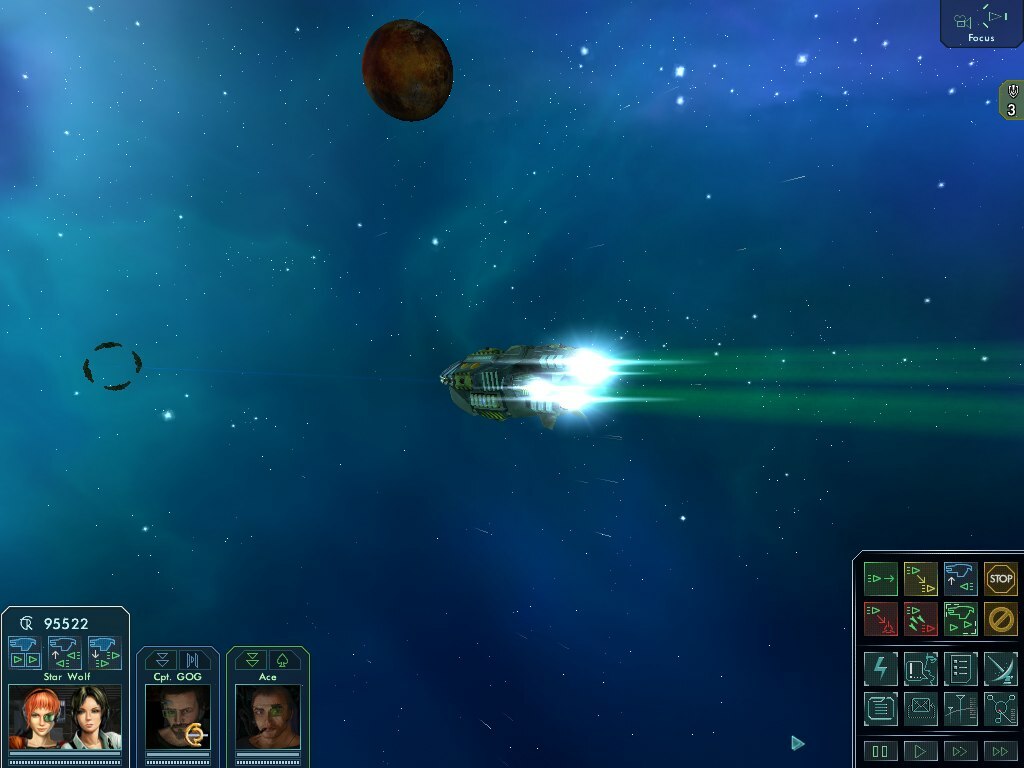Screen dimensions: 1024x768
Task: Choose the yellow follow-ship command icon
Action: pos(920,578)
